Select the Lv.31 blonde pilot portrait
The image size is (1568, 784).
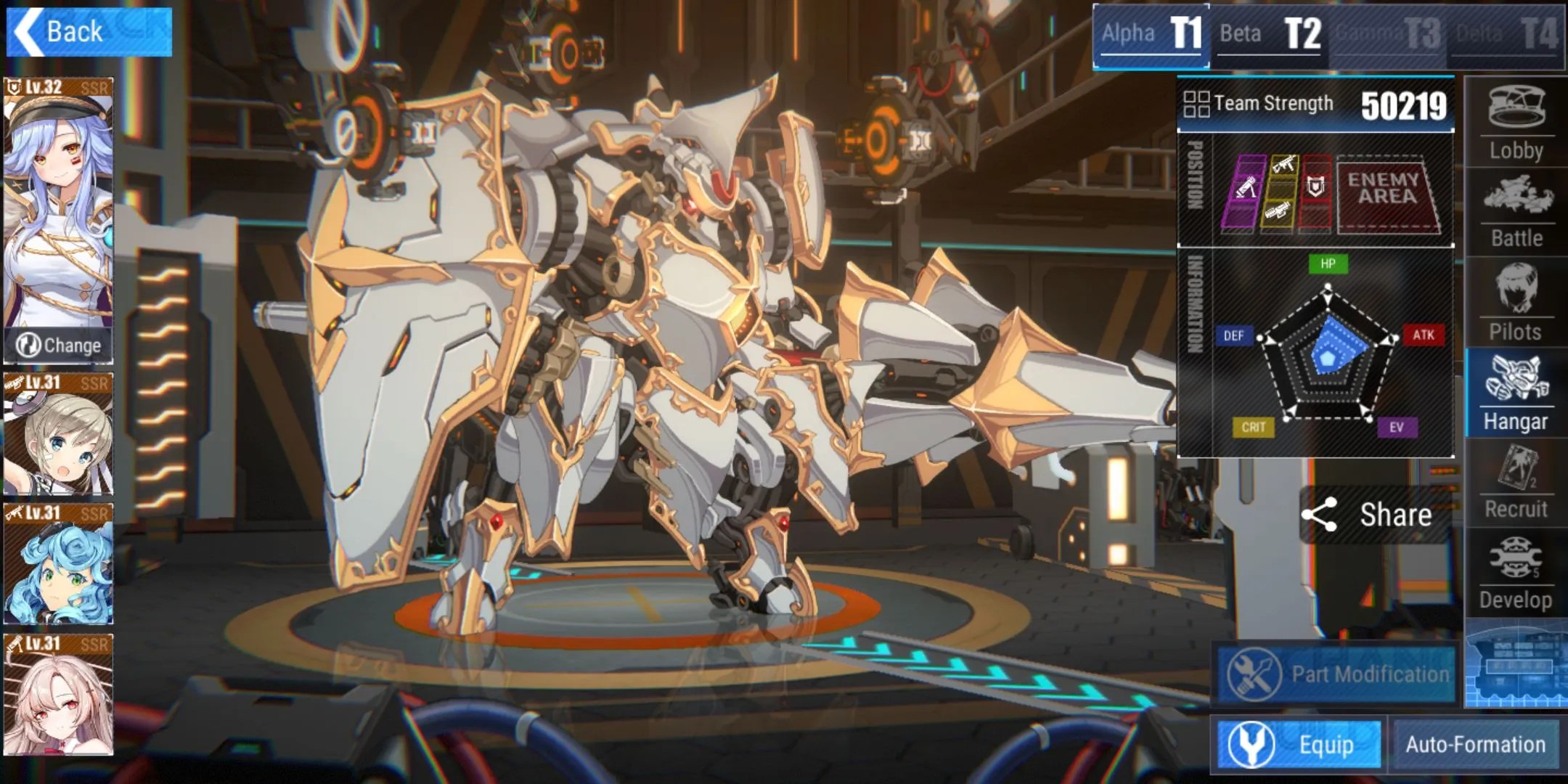point(58,434)
